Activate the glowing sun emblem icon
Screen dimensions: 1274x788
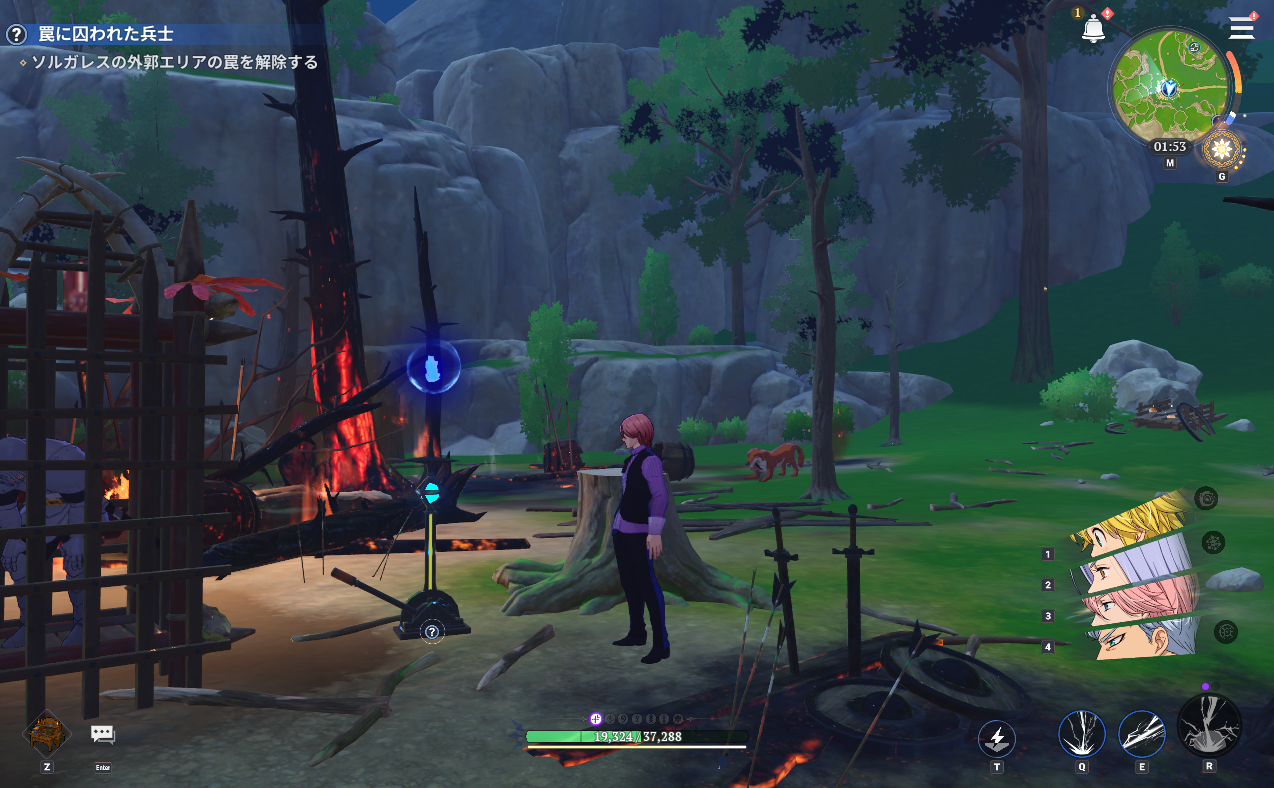click(1221, 150)
